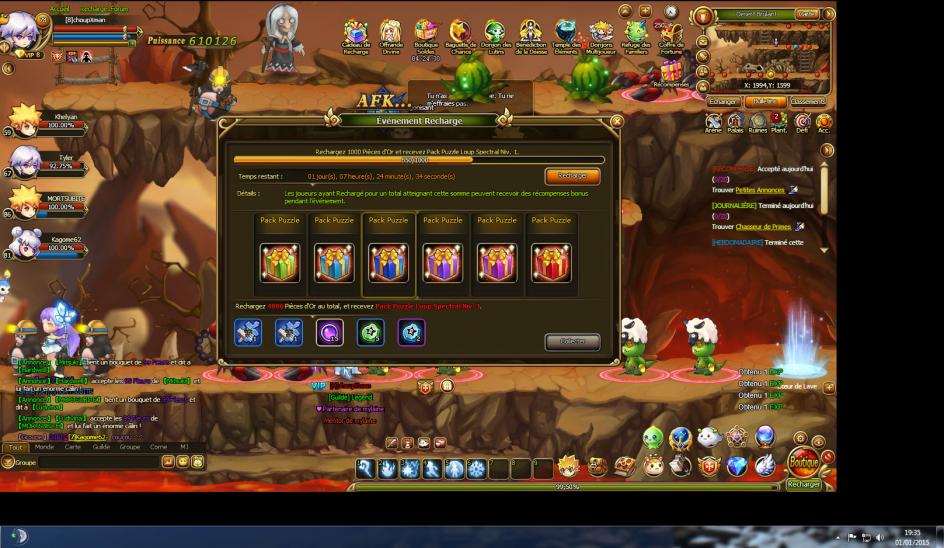Open the Classements rankings button
The width and height of the screenshot is (944, 548).
(x=807, y=101)
